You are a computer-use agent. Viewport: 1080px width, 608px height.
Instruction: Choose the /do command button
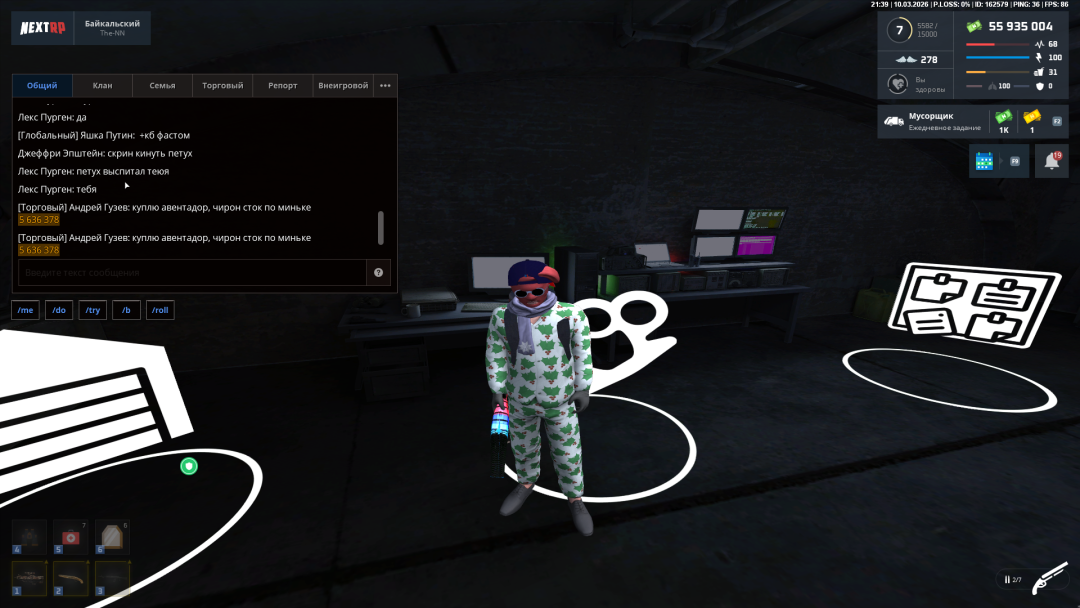(59, 311)
